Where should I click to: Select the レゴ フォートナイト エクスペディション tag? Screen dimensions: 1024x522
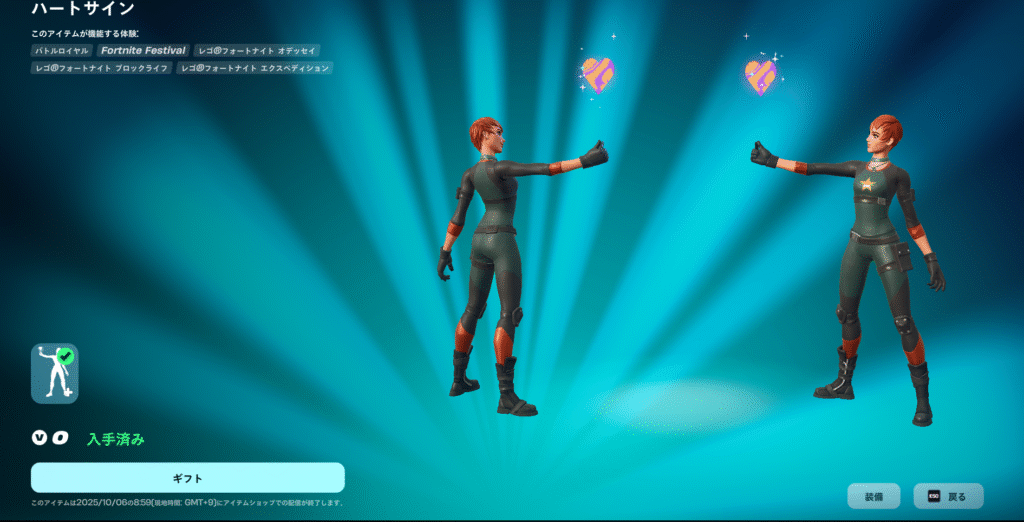click(x=254, y=68)
